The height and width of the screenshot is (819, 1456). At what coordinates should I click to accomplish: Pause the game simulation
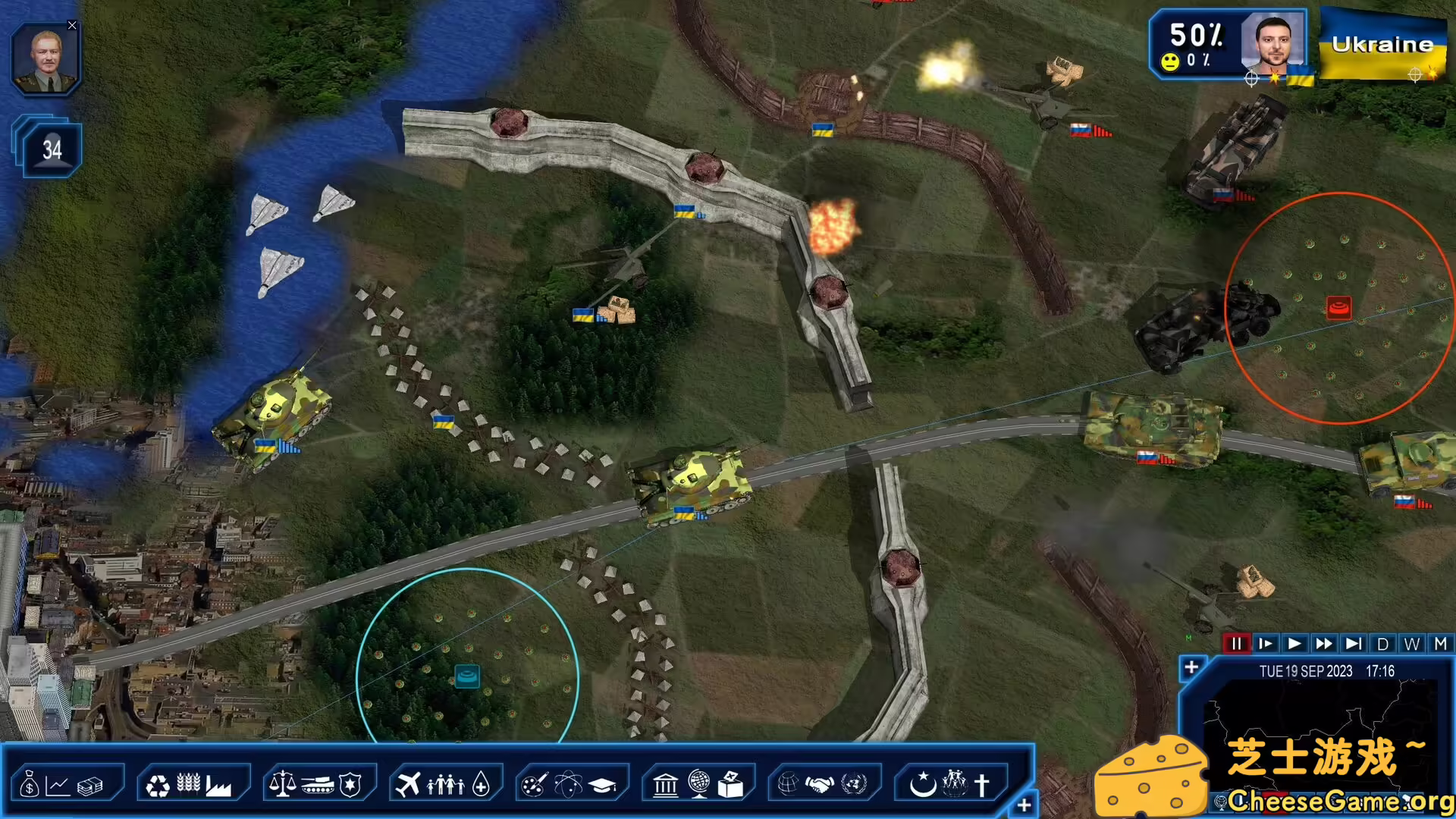1238,644
